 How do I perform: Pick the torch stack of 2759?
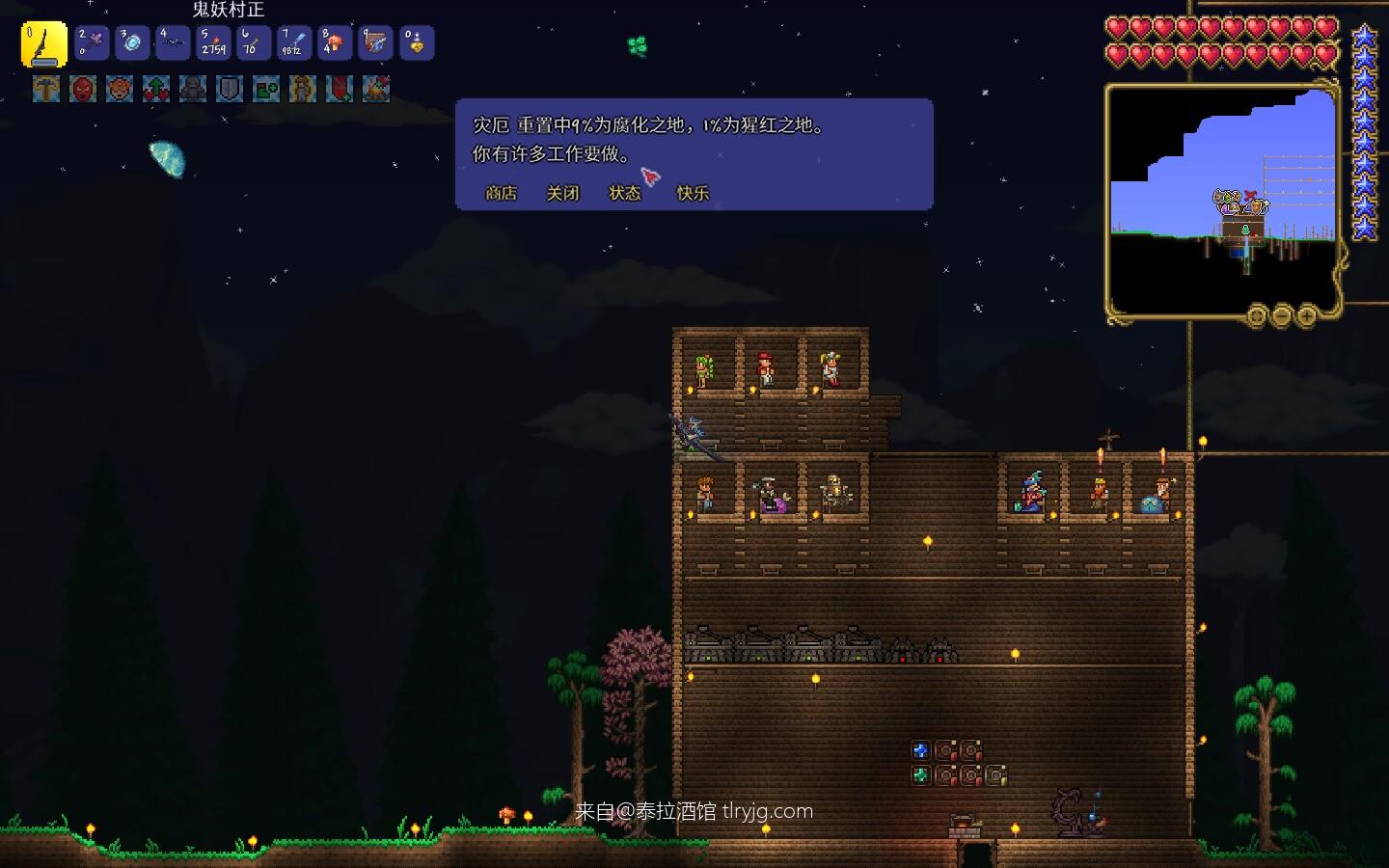[x=214, y=43]
